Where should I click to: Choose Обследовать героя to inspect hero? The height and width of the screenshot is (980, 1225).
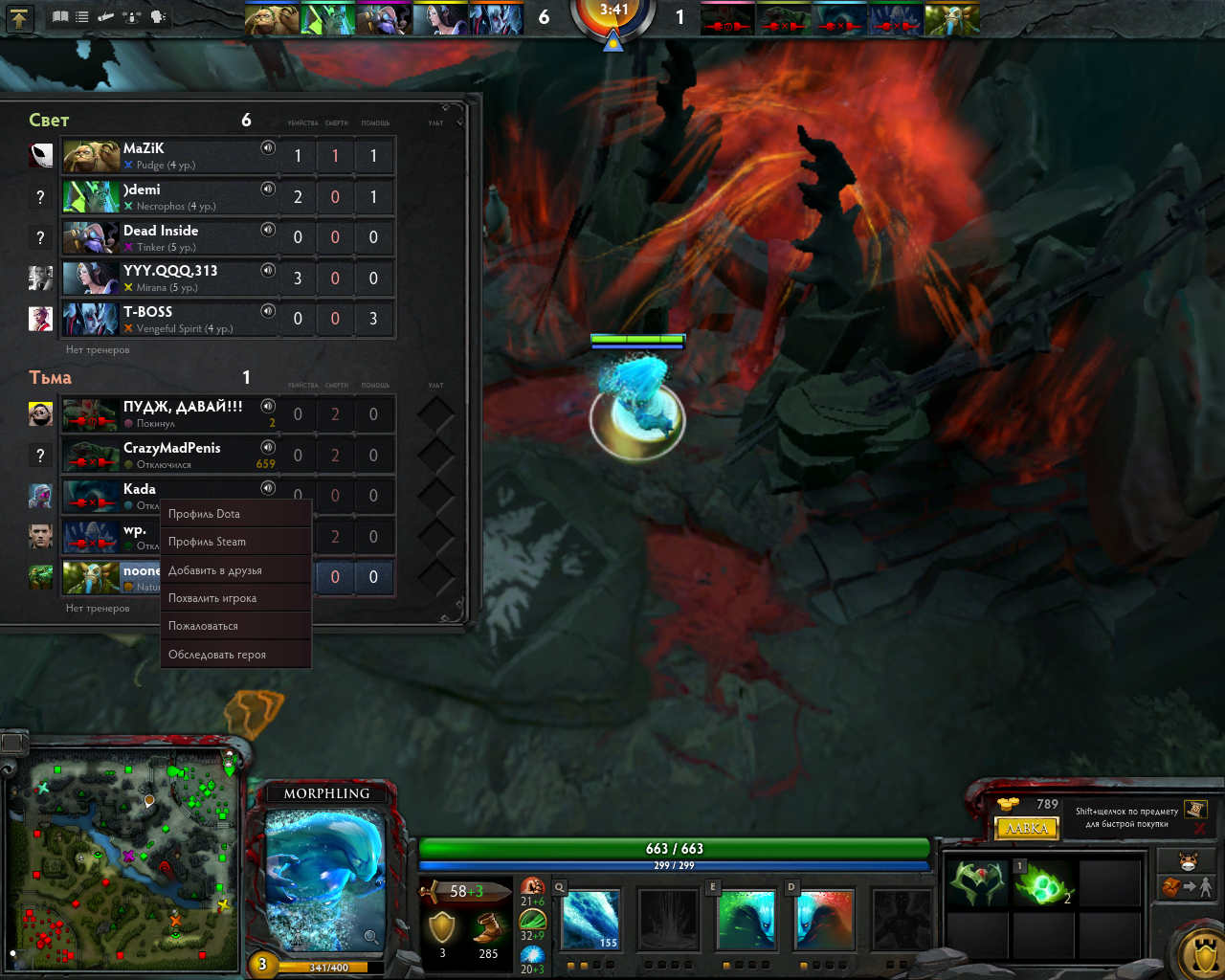click(235, 655)
